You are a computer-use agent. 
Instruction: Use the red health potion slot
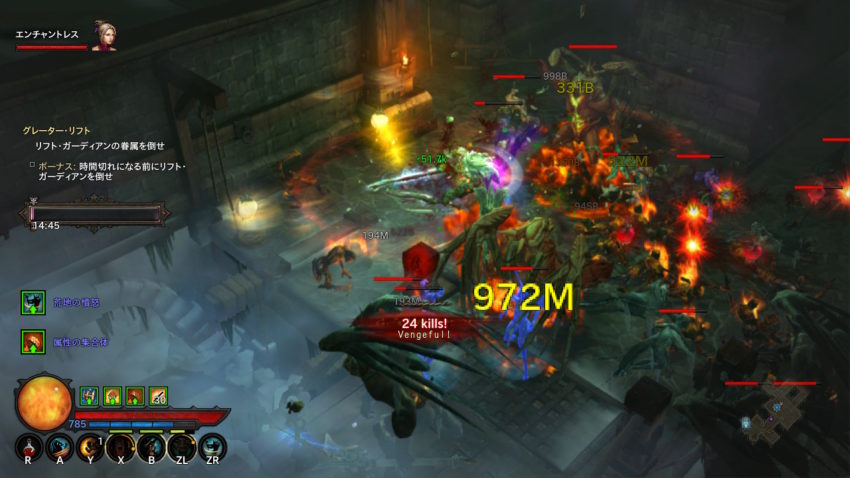tap(30, 447)
